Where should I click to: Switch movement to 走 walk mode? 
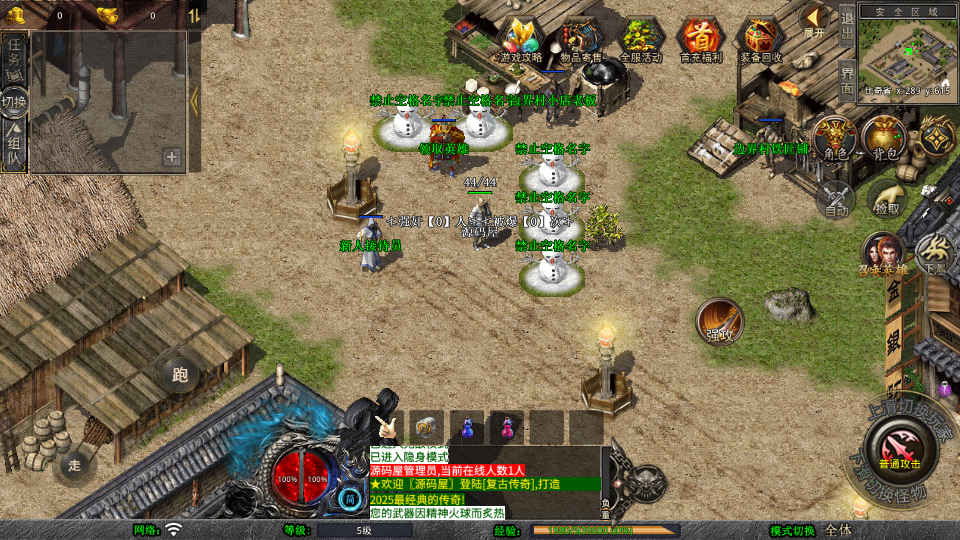click(x=74, y=464)
